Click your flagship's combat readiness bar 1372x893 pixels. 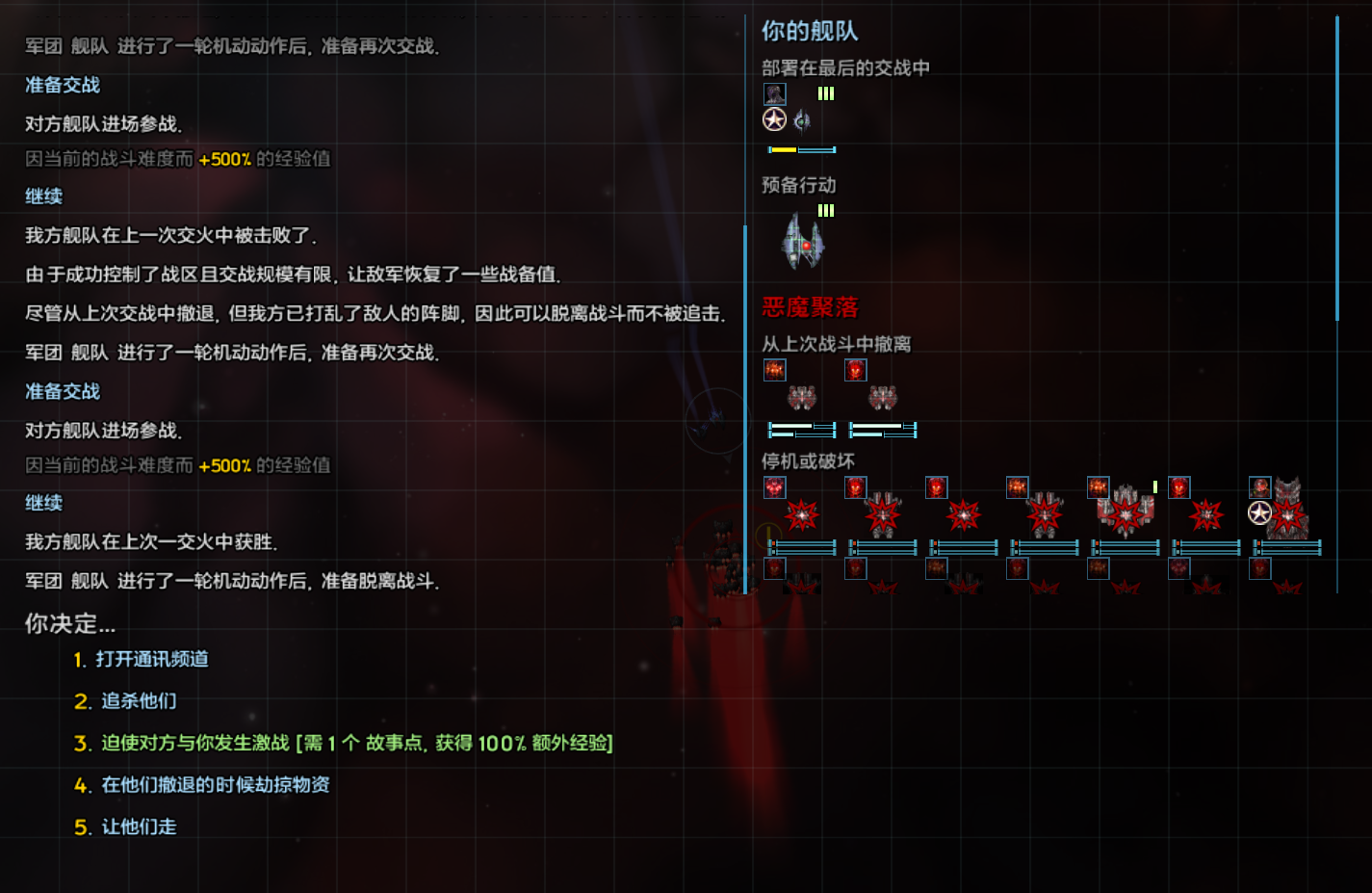(800, 150)
